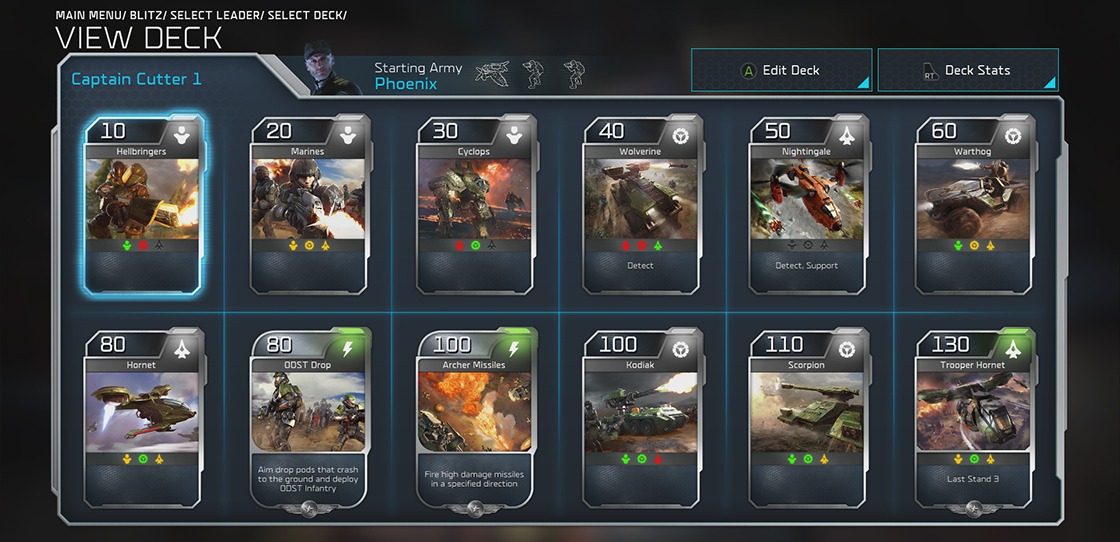Pick the ODST Drop card

click(x=309, y=418)
